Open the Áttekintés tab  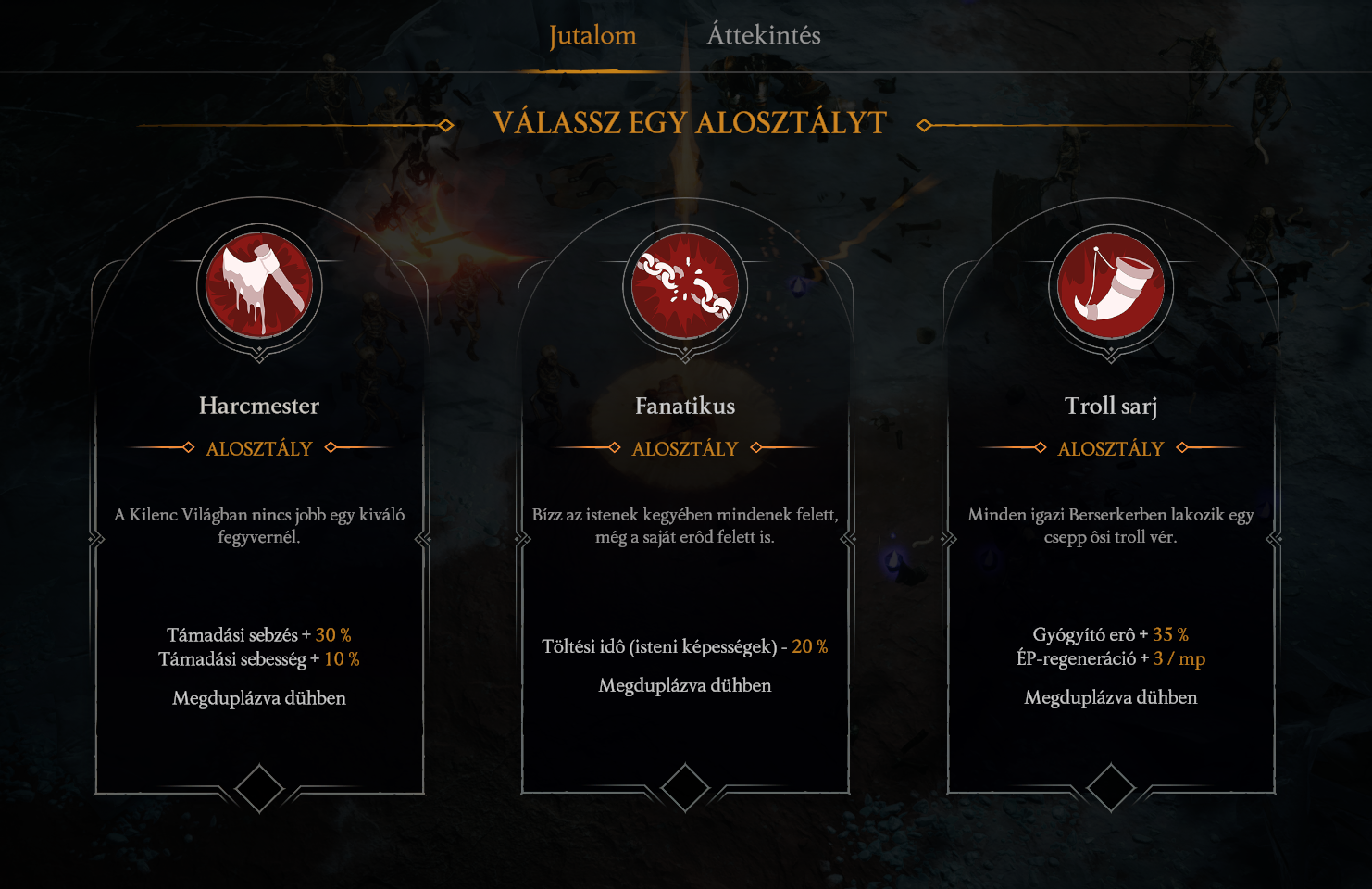764,36
